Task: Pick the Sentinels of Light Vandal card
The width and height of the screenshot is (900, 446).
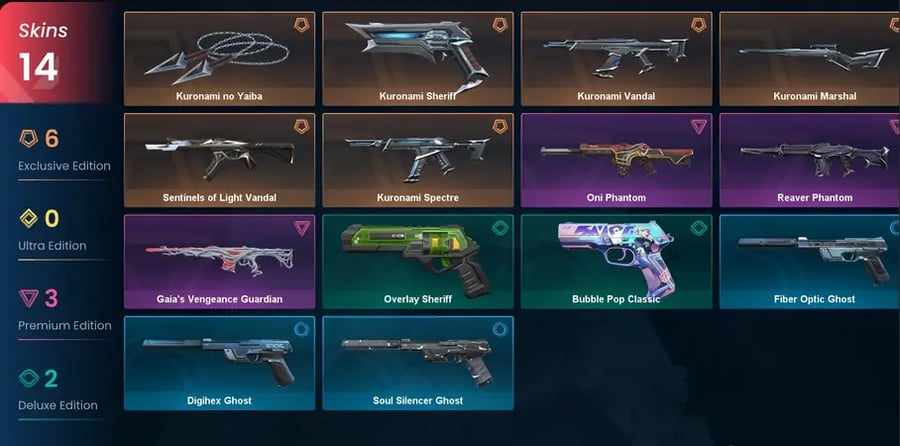Action: tap(219, 160)
